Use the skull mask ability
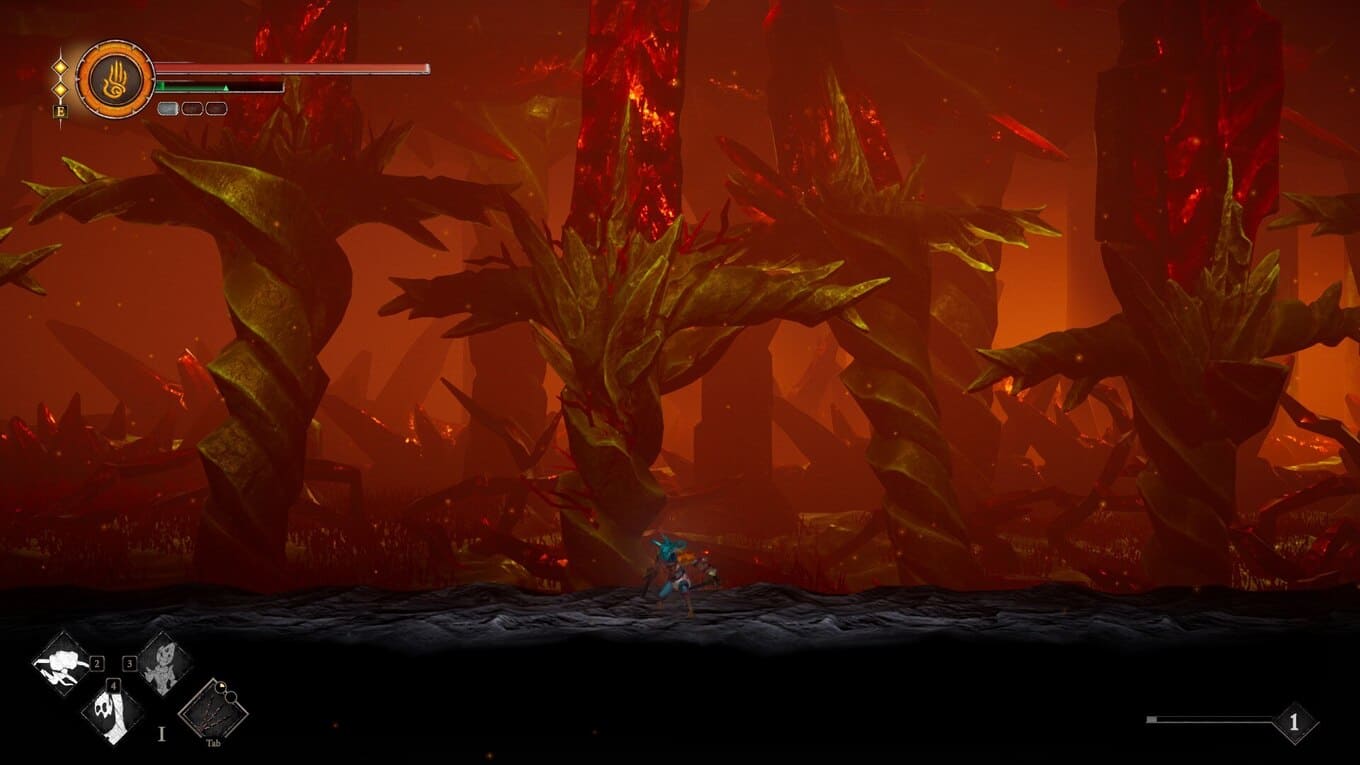The image size is (1360, 765). [x=111, y=710]
